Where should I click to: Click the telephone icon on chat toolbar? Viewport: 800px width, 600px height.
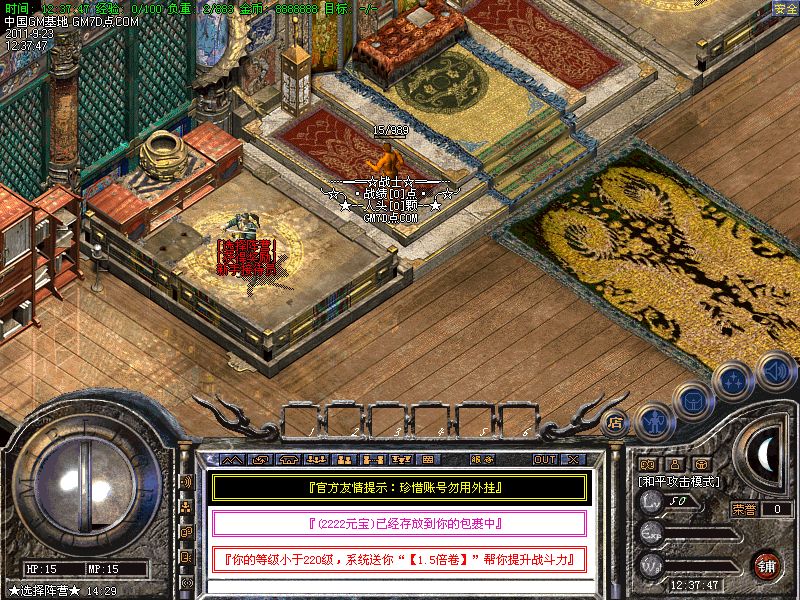[289, 459]
